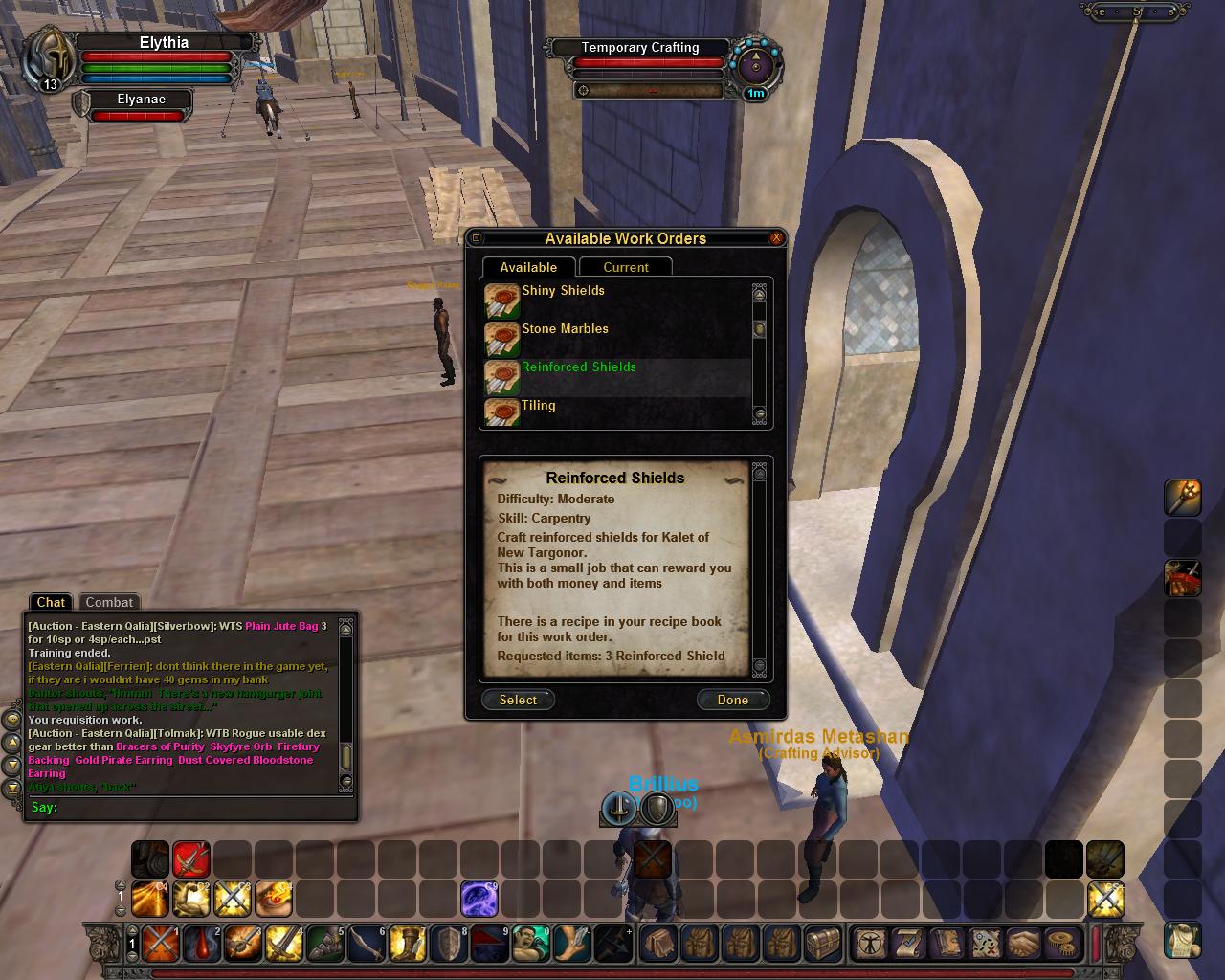Open the Chat tab
1225x980 pixels.
[51, 602]
